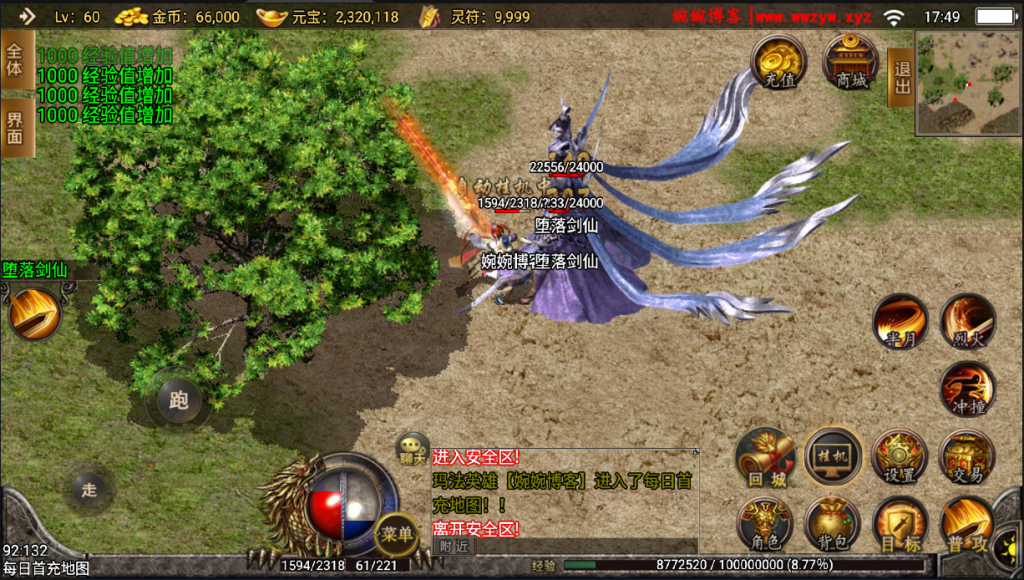Activate the 烈火 fire sword skill
Image resolution: width=1024 pixels, height=580 pixels.
968,321
